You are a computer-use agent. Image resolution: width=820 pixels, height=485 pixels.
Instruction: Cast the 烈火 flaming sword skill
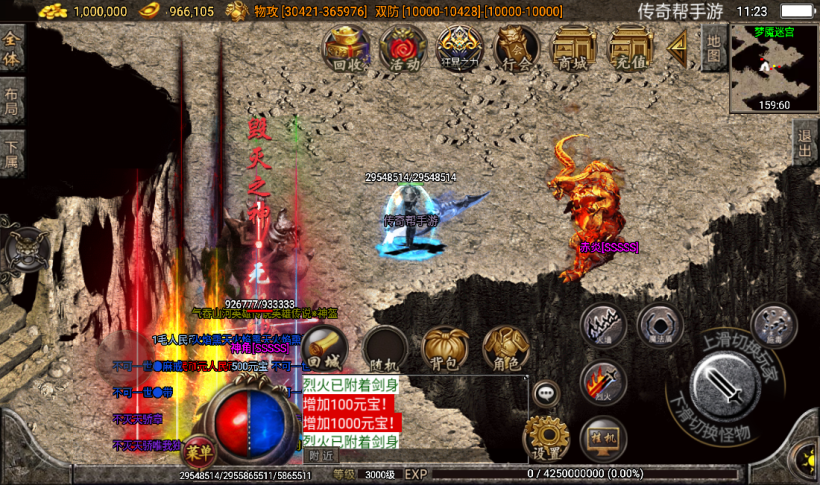coord(603,381)
